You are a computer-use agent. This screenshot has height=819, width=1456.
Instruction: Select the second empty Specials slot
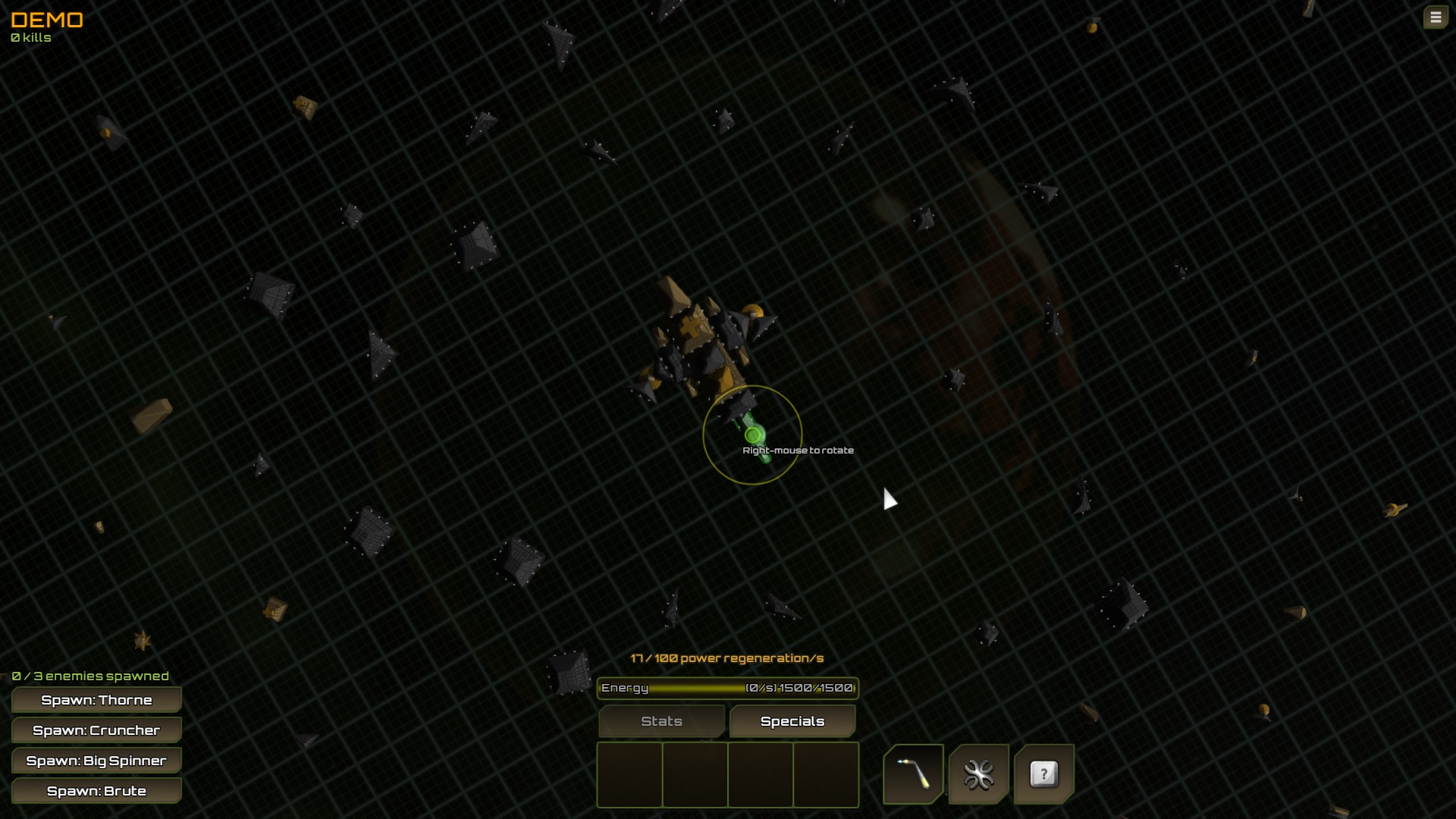point(695,775)
